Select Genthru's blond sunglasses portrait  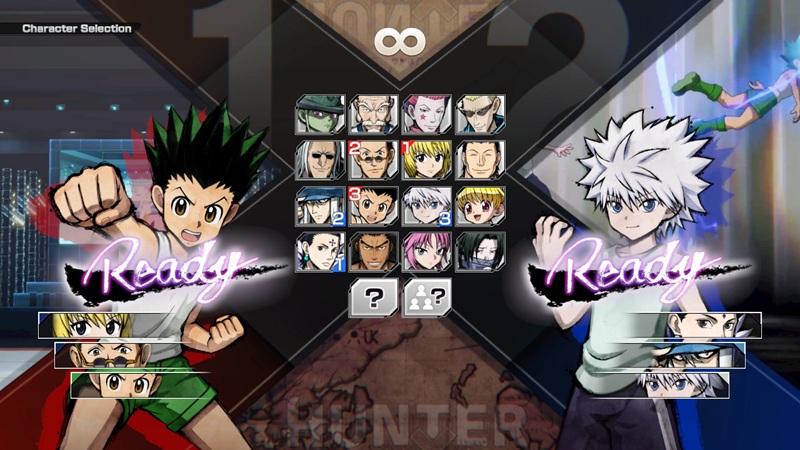pyautogui.click(x=480, y=113)
